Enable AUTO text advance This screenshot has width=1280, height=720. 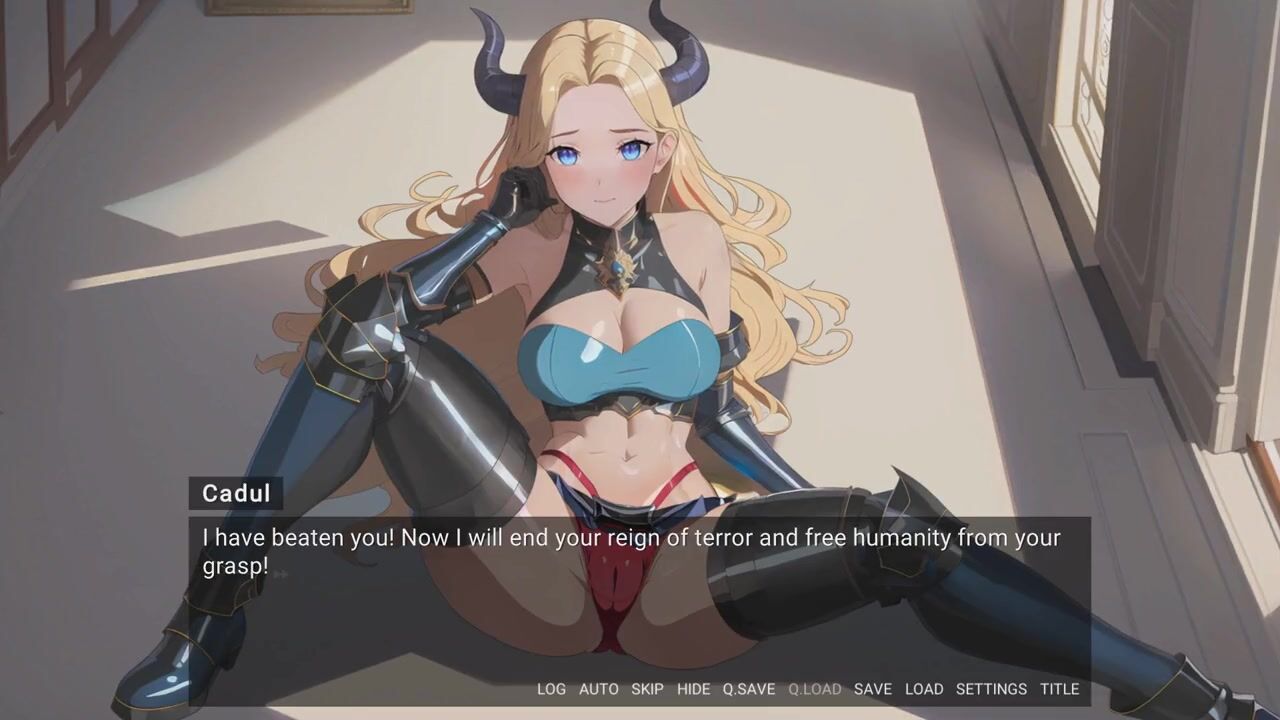599,689
